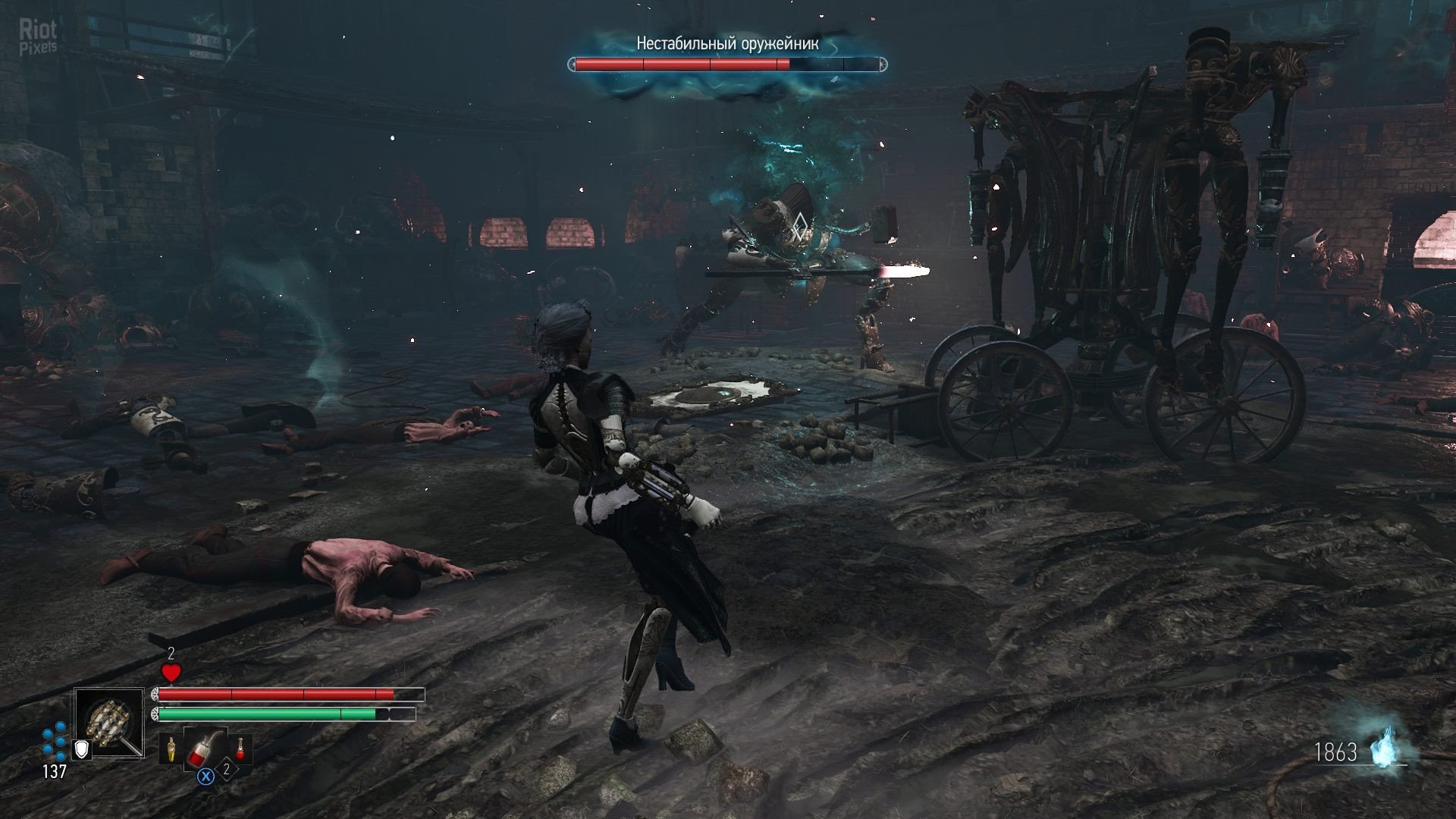Click the red heart lives icon

click(171, 672)
